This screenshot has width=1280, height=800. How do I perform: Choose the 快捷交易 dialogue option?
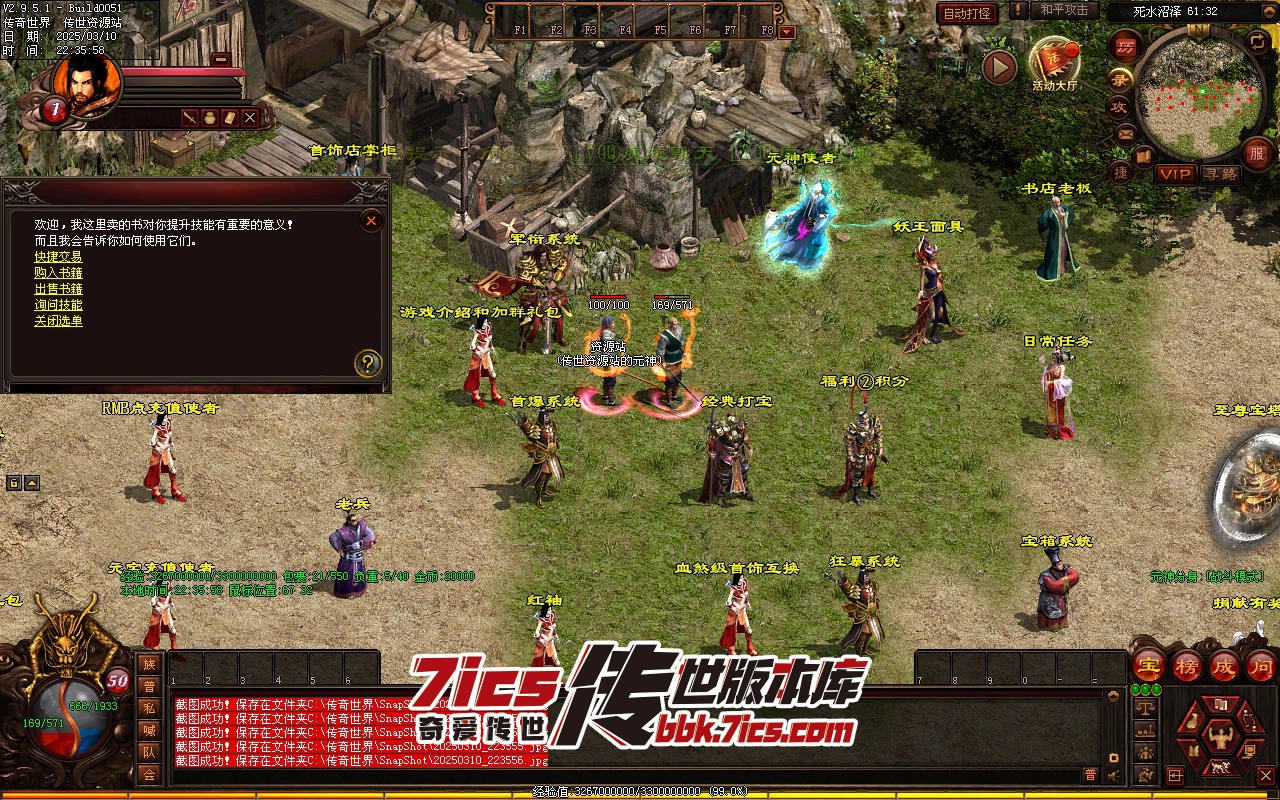(x=58, y=257)
